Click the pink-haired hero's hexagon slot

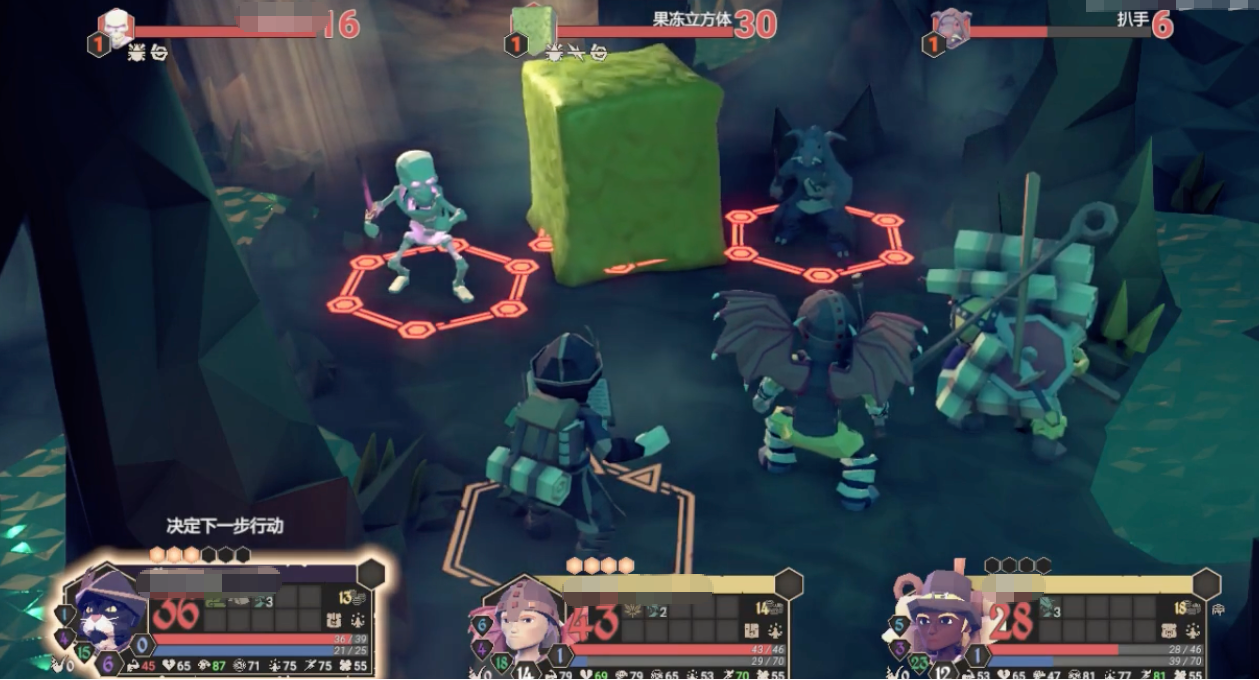coord(788,583)
